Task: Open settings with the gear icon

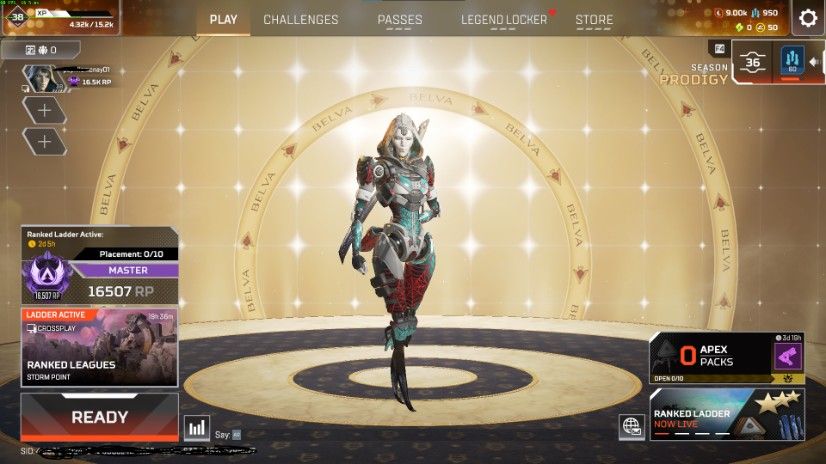Action: click(808, 17)
